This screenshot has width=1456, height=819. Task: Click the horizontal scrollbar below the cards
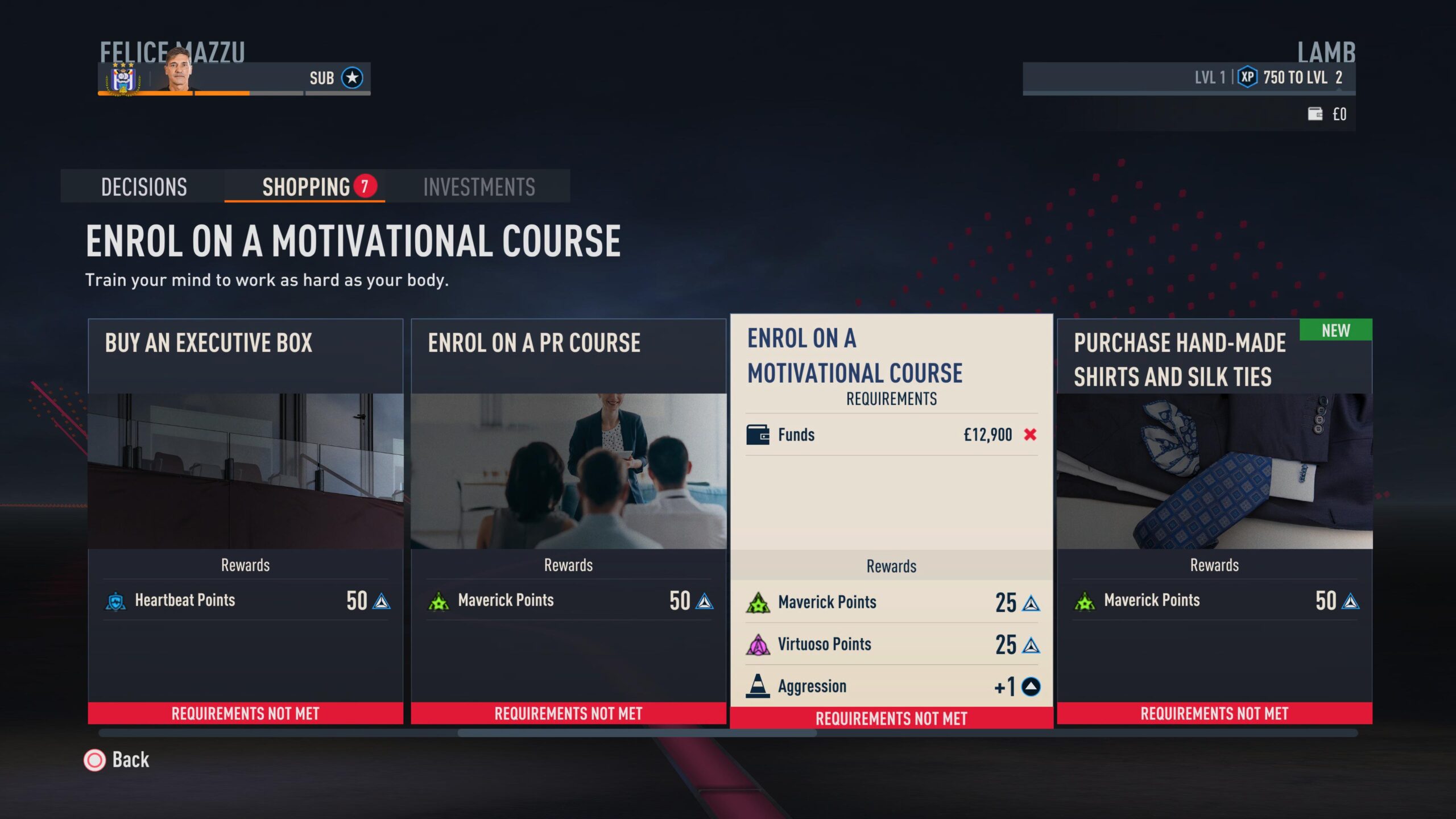(637, 733)
